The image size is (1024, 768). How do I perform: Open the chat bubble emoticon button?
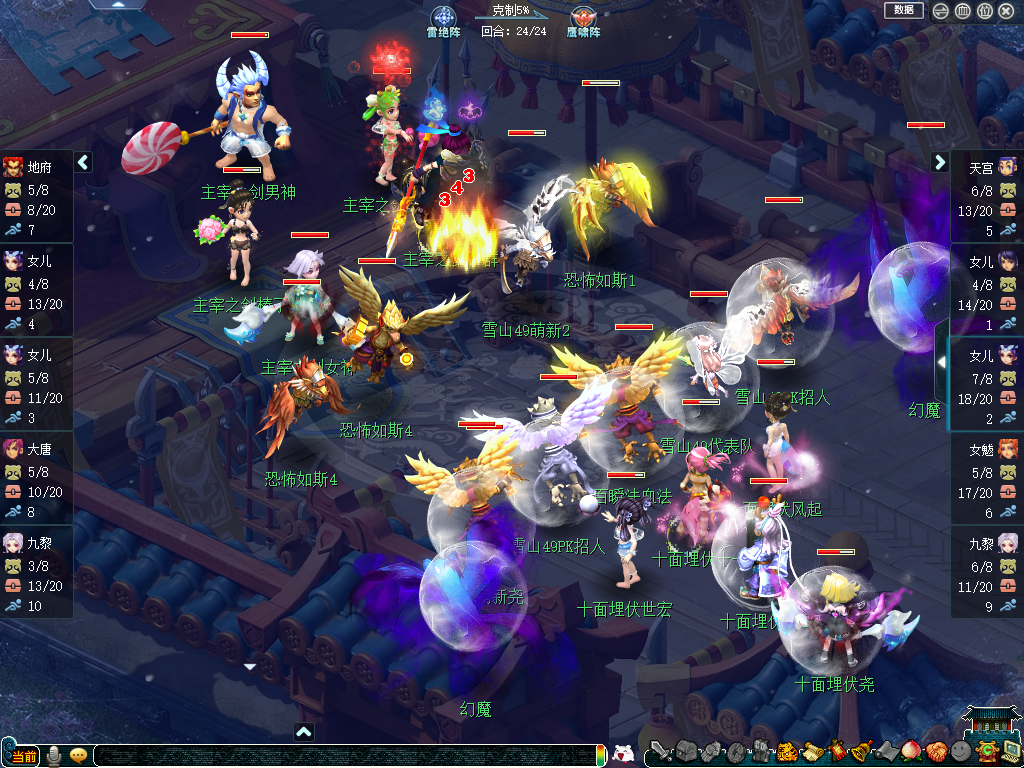78,755
